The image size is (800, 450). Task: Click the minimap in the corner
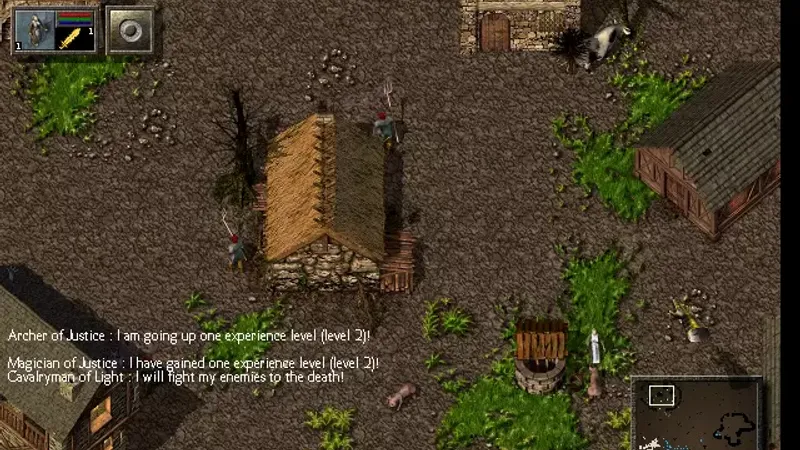pyautogui.click(x=696, y=413)
